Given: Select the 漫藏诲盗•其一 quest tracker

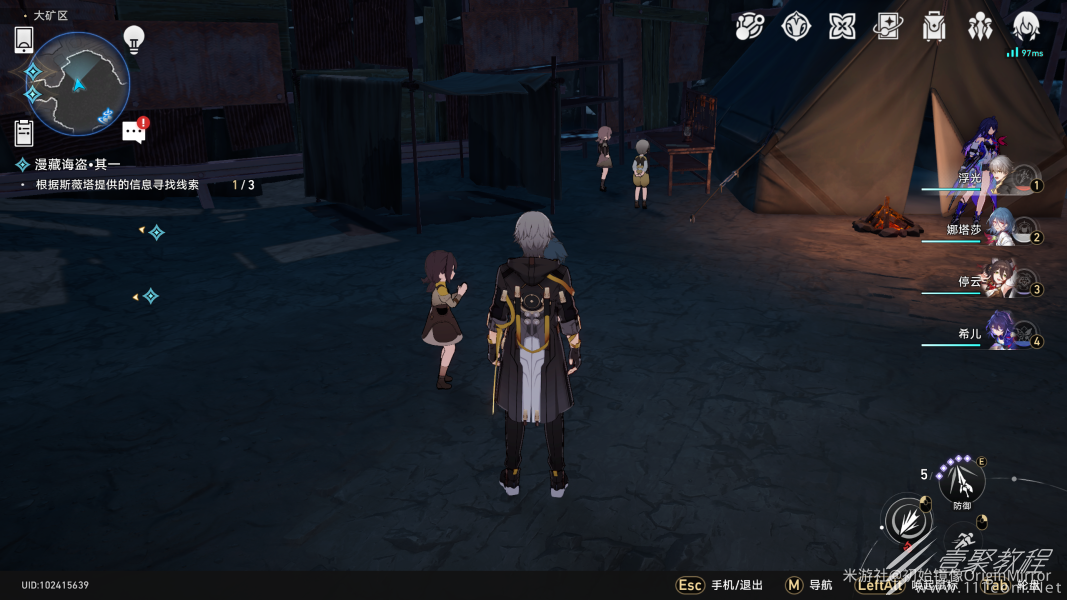Looking at the screenshot, I should (78, 164).
